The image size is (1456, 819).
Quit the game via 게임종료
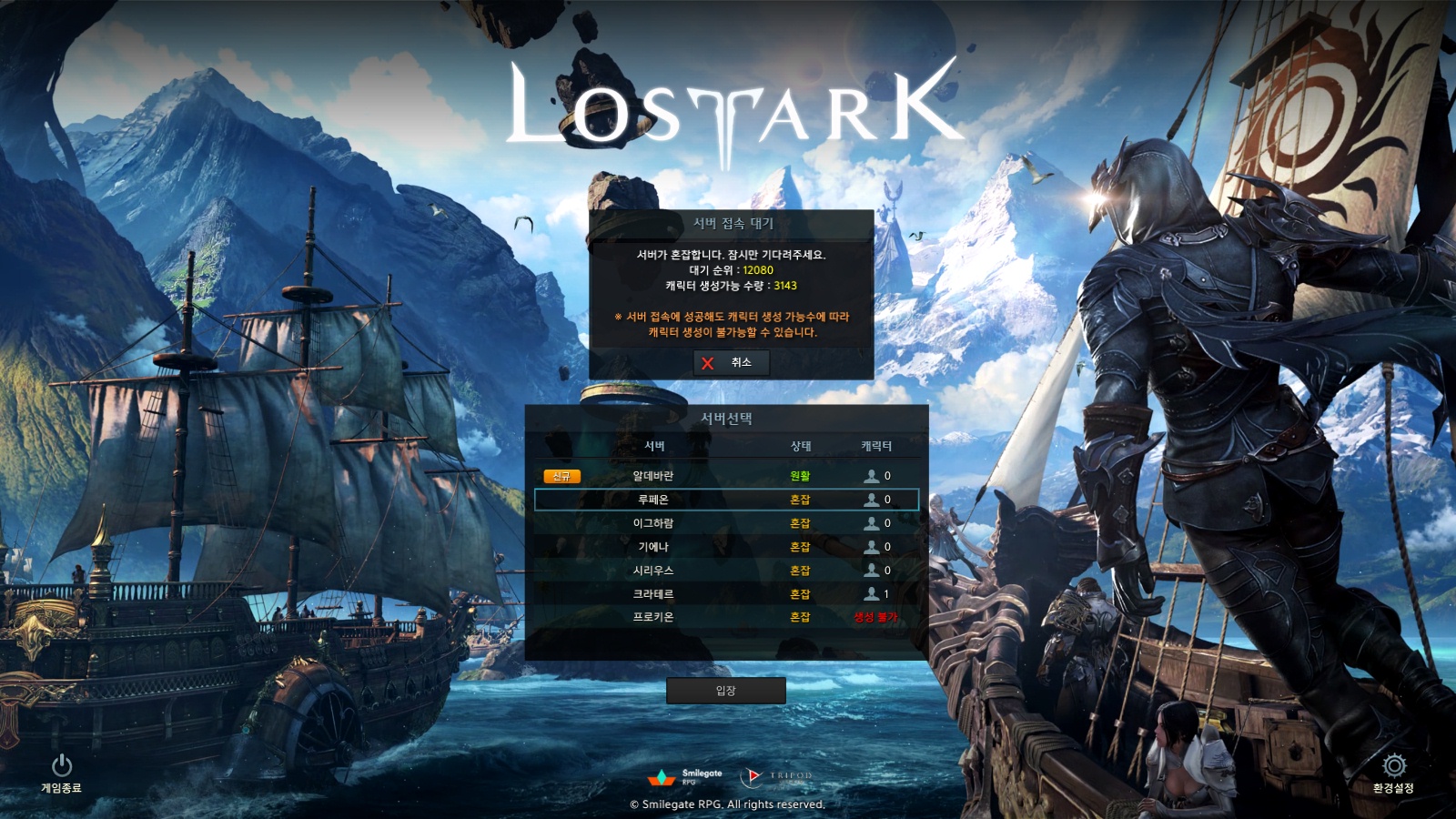[x=61, y=773]
